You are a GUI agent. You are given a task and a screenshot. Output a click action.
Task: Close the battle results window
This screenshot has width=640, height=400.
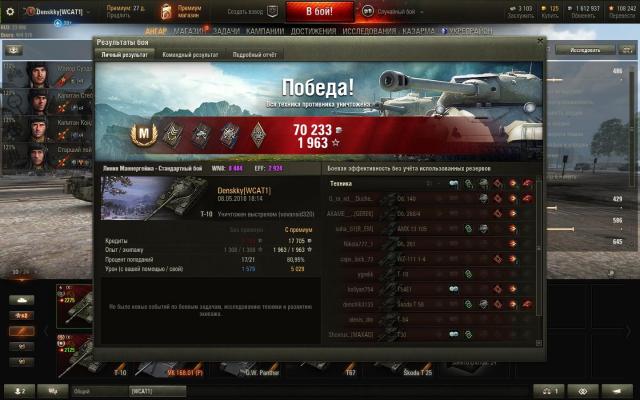click(x=541, y=42)
